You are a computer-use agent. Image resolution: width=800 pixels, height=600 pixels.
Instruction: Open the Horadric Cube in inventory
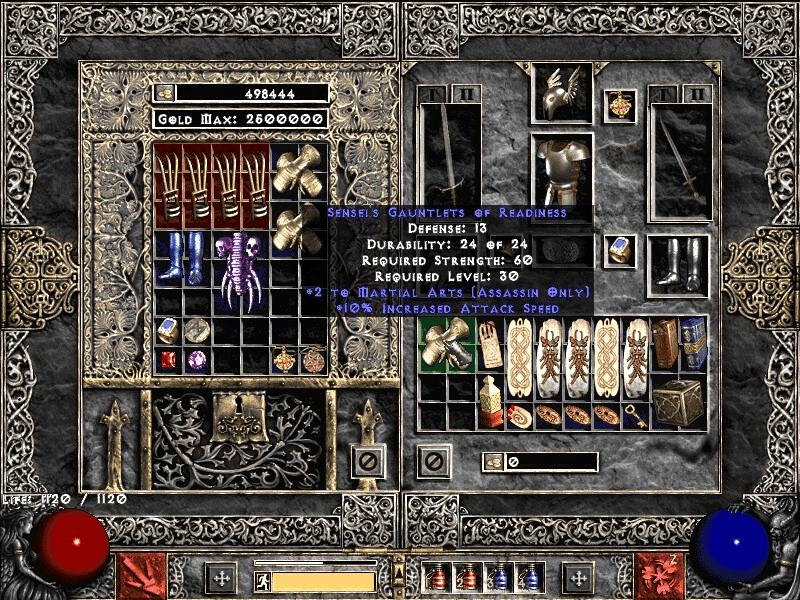coord(677,401)
